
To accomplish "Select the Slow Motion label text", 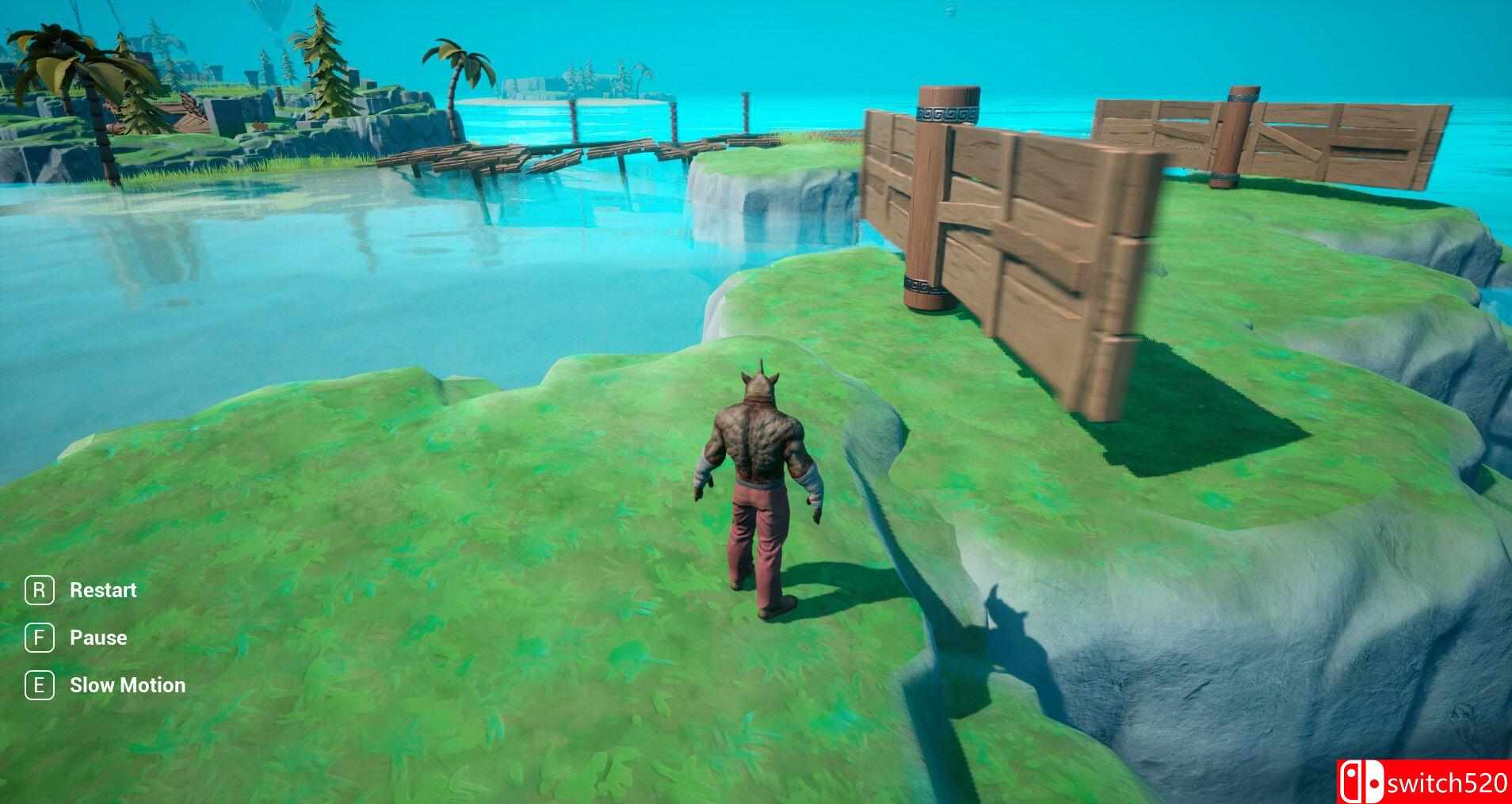I will [x=128, y=684].
